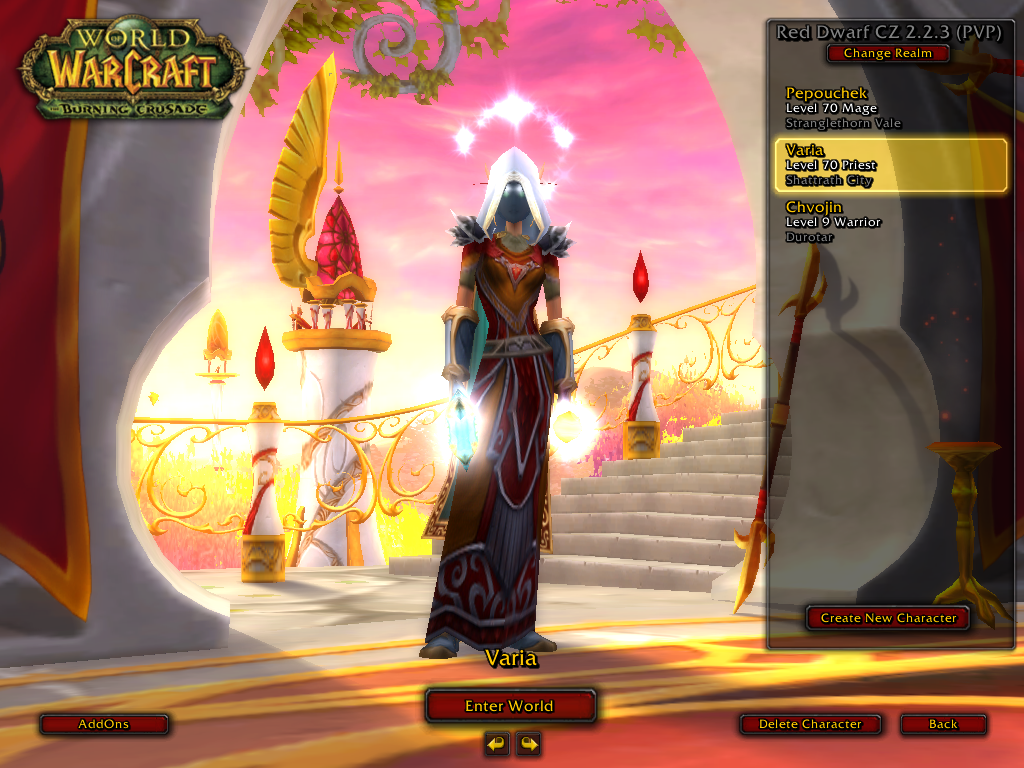Click the Enter World button
Screen dimensions: 1024x768
click(510, 706)
